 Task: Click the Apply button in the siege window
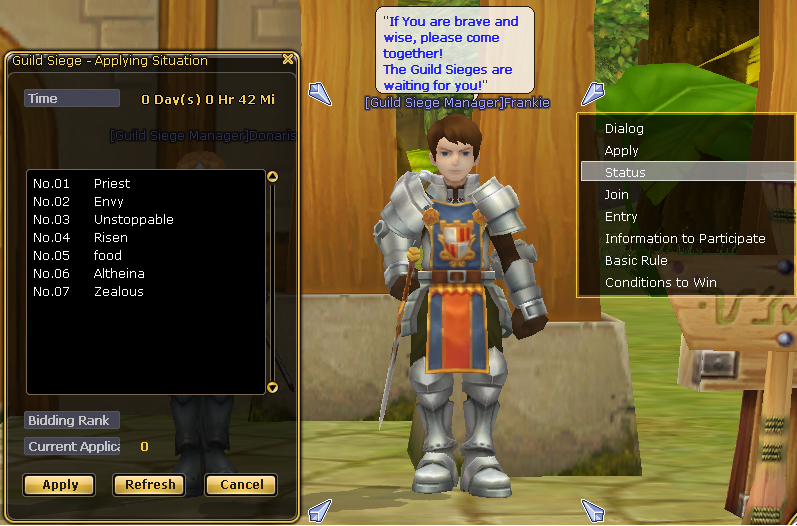60,485
